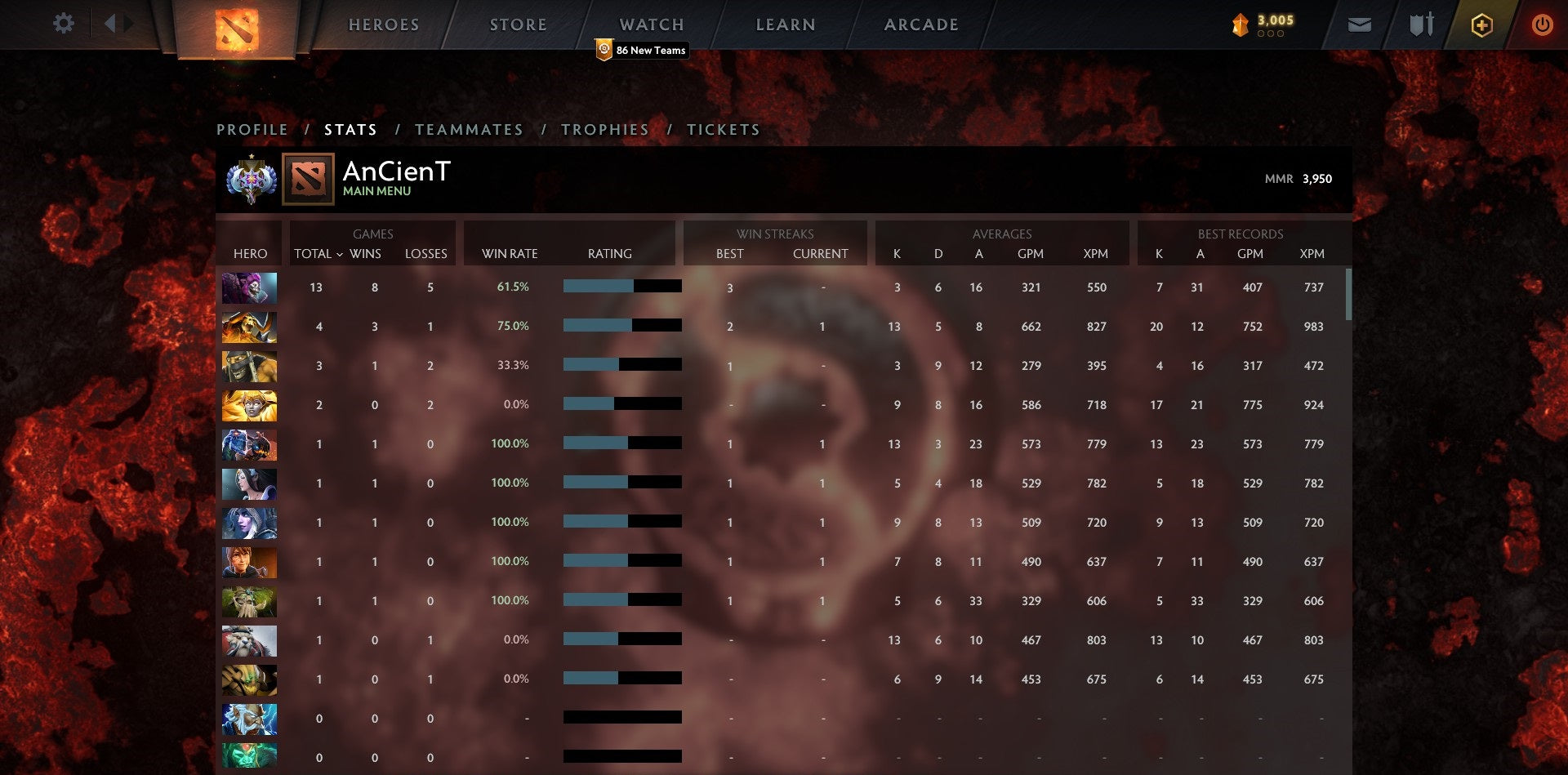Open the STORE menu
This screenshot has width=1568, height=775.
pos(518,24)
